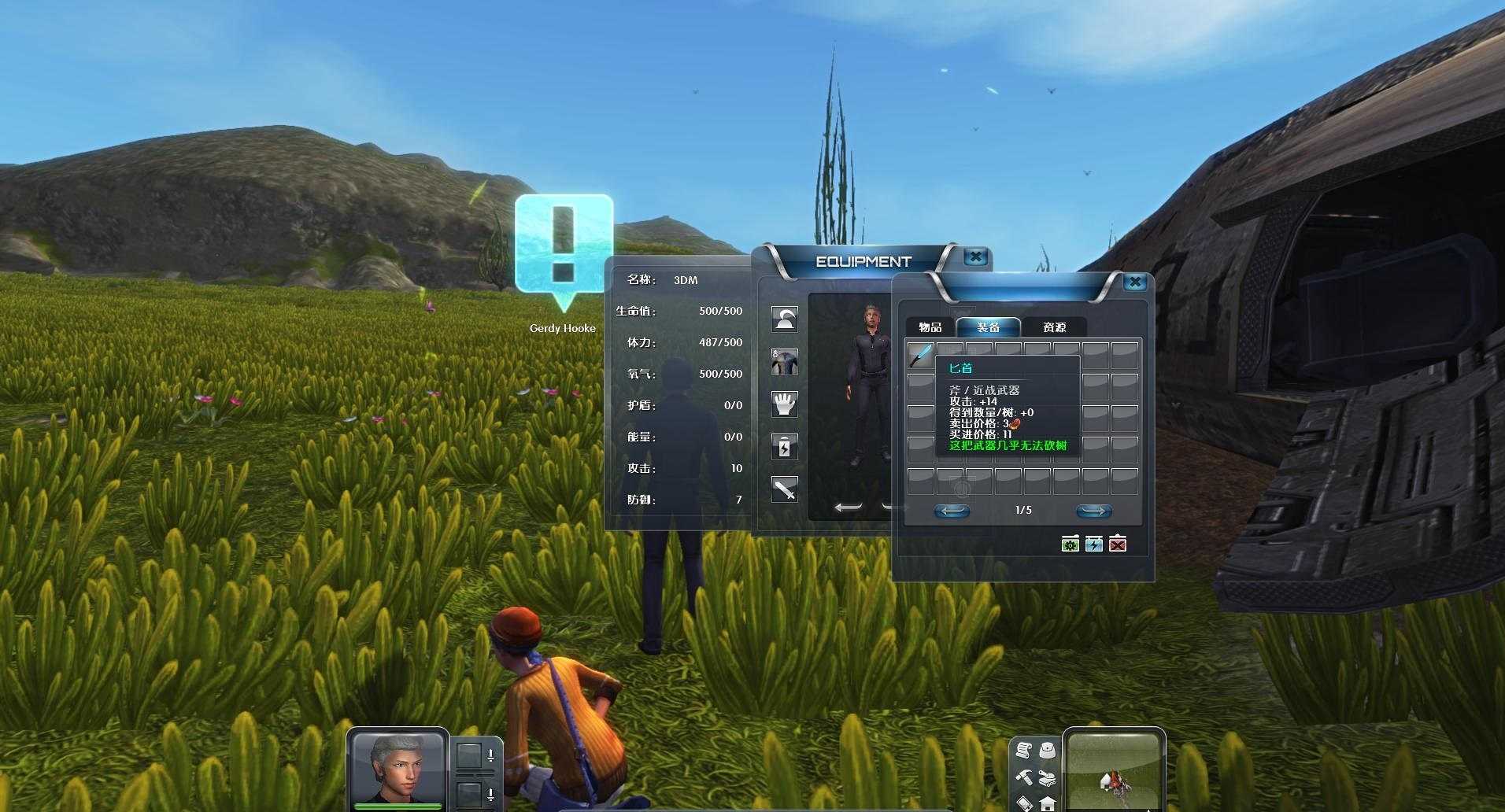
Task: Close the Equipment window
Action: pyautogui.click(x=975, y=257)
